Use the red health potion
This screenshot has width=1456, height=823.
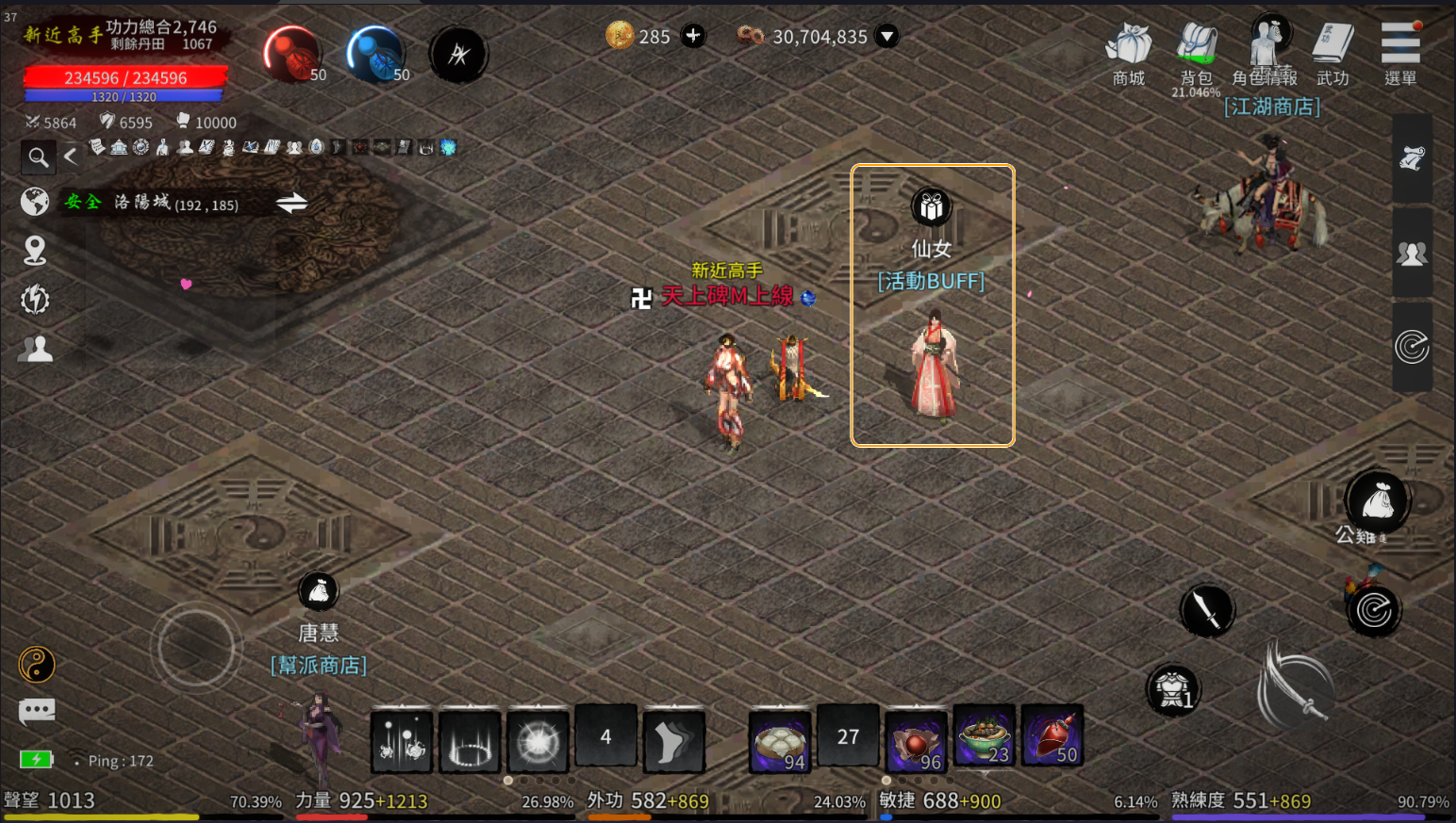coord(292,53)
